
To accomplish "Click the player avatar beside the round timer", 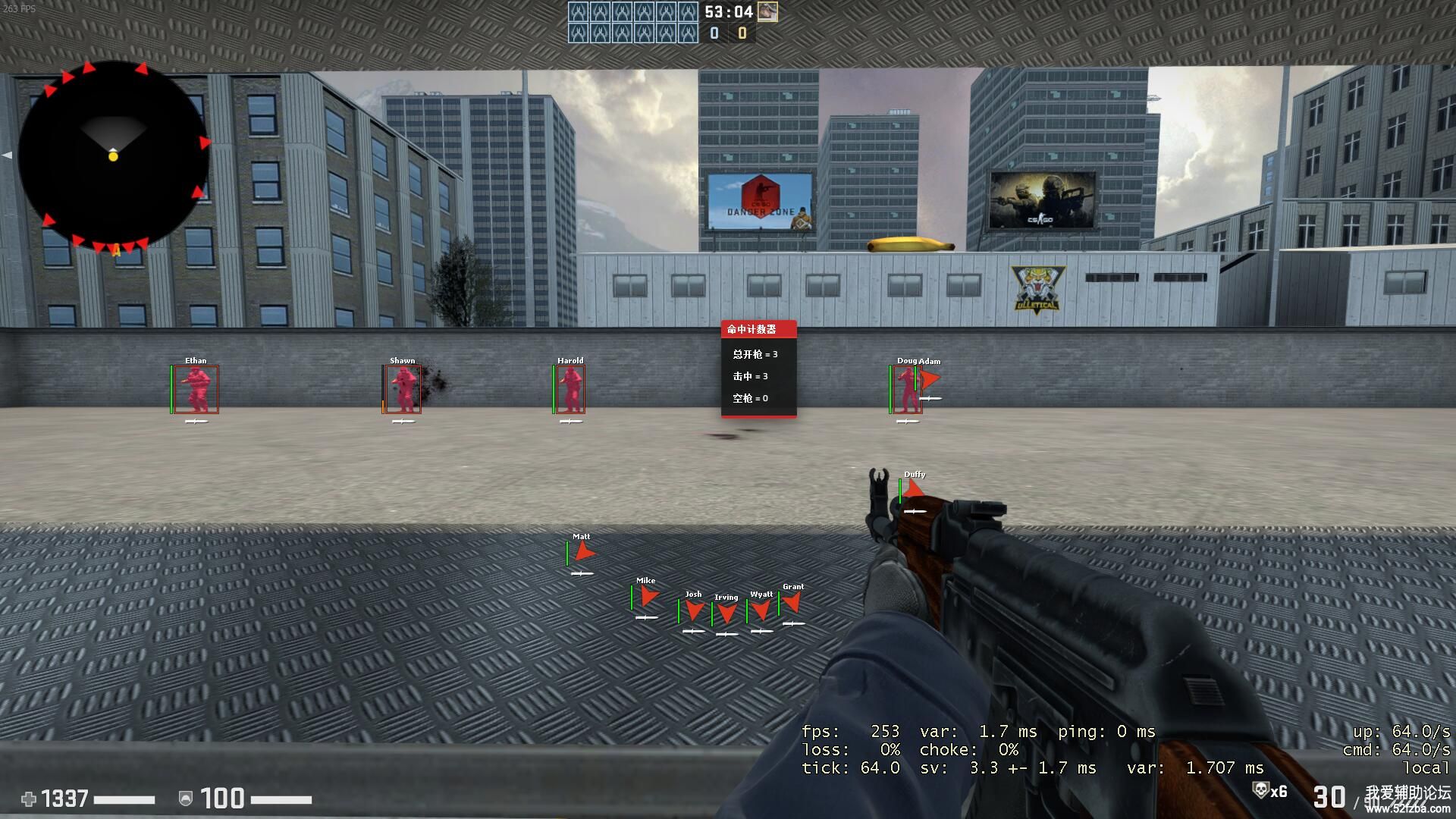I will tap(767, 11).
